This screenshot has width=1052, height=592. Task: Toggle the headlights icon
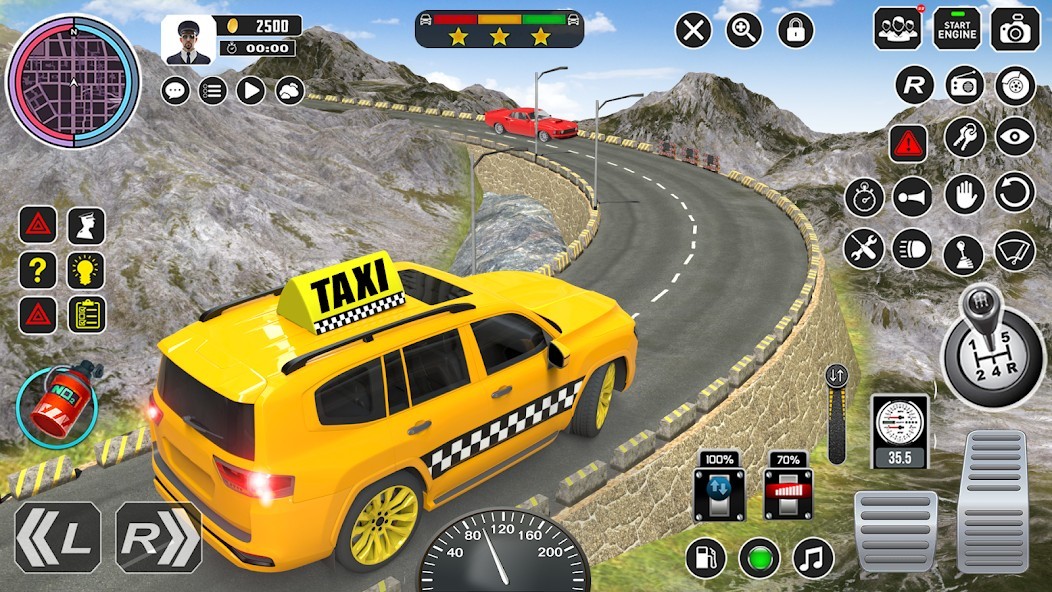(913, 248)
